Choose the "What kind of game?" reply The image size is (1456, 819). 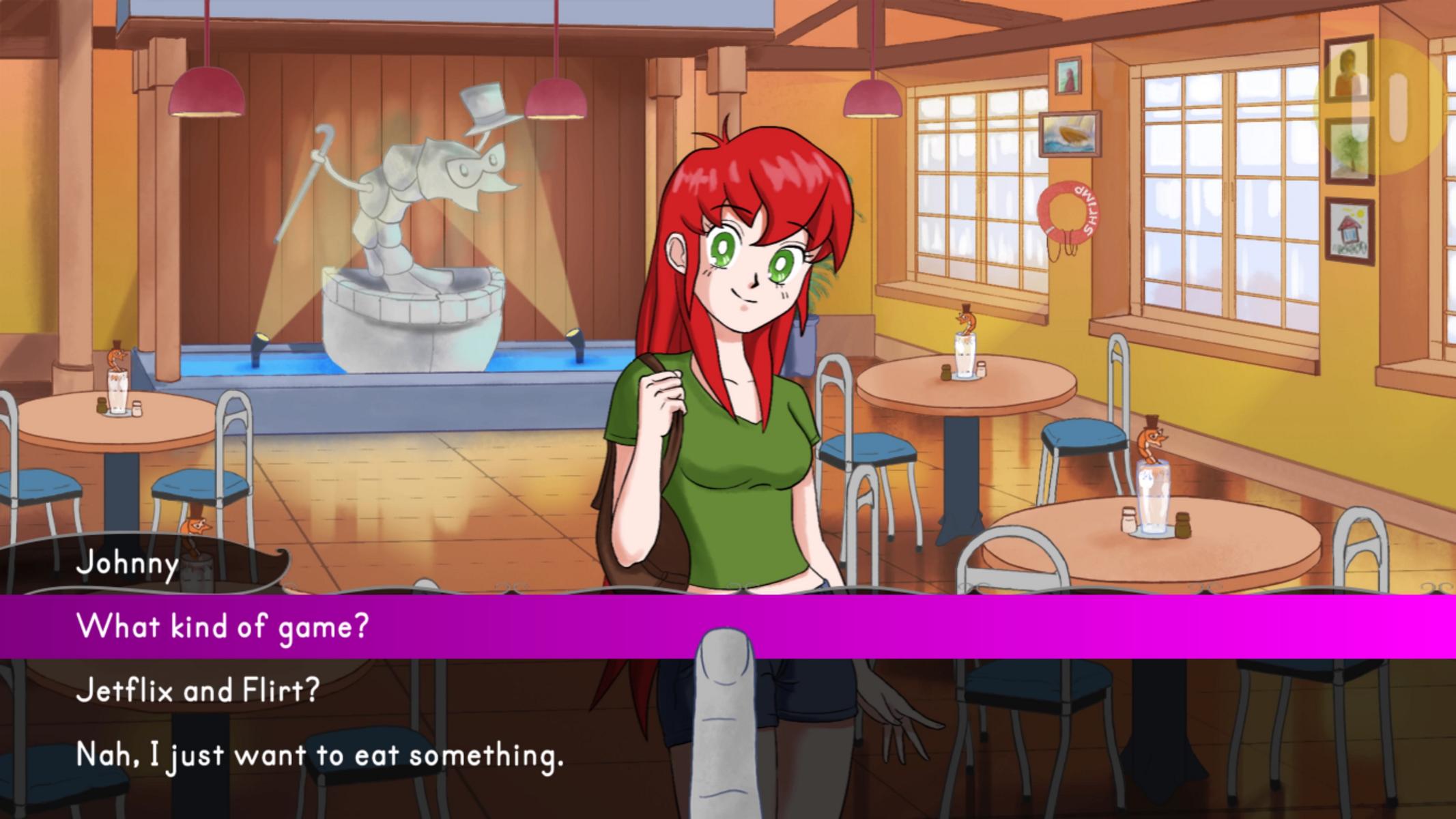click(223, 626)
